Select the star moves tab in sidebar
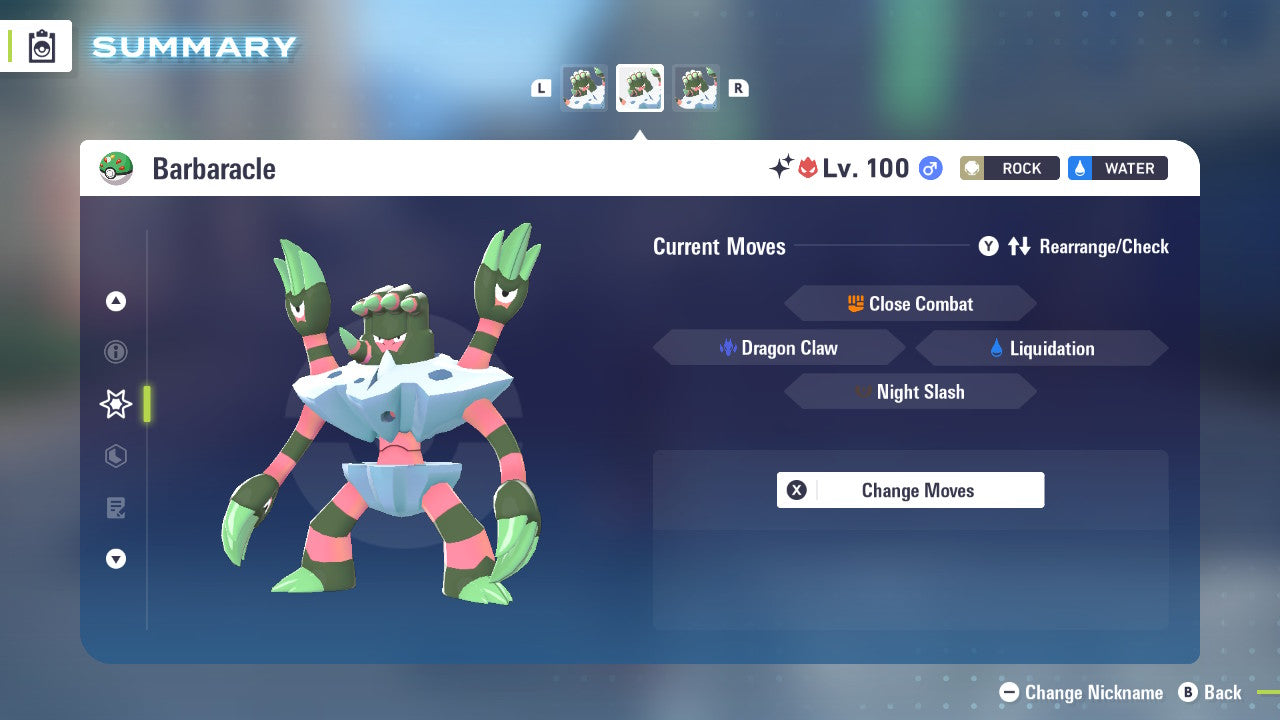 115,404
